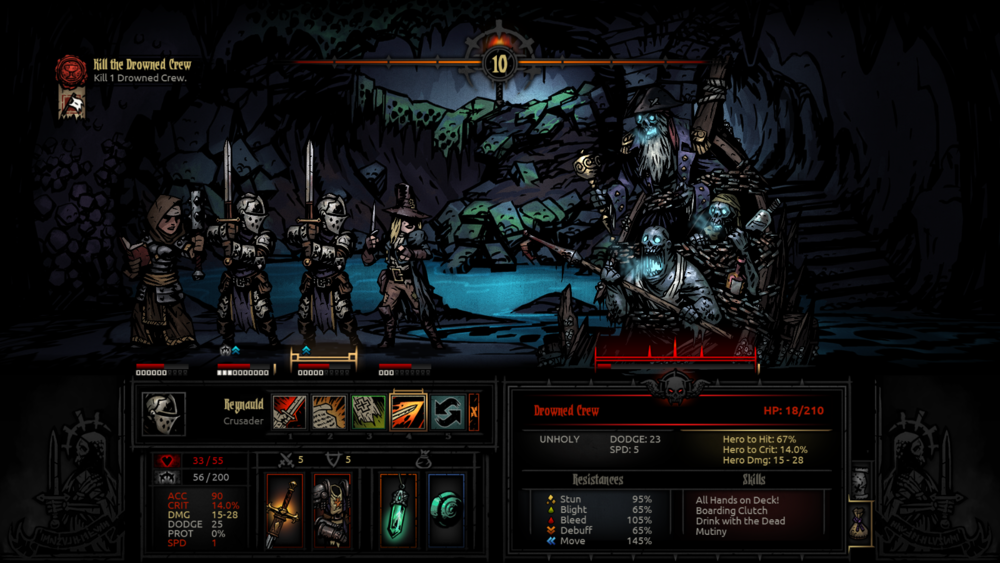Select the swap position arrows skill
Screen dimensions: 1000x563
point(449,412)
